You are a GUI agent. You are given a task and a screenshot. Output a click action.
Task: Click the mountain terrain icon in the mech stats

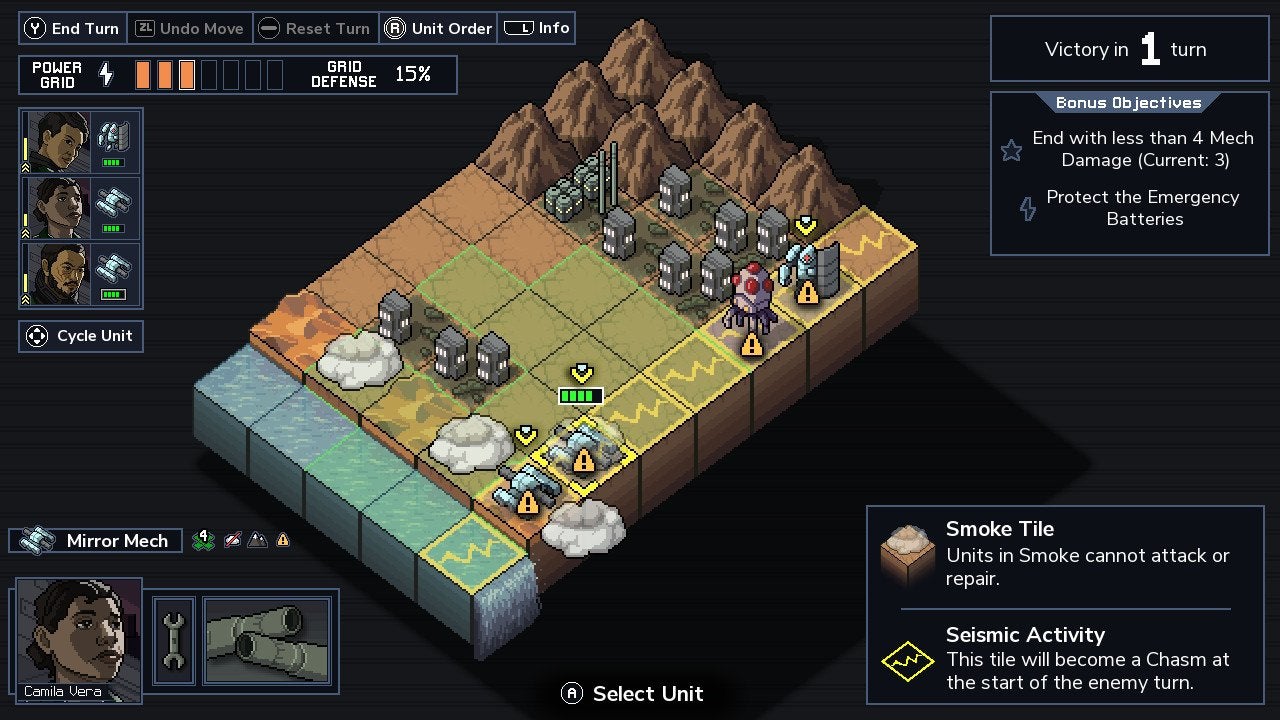(258, 540)
